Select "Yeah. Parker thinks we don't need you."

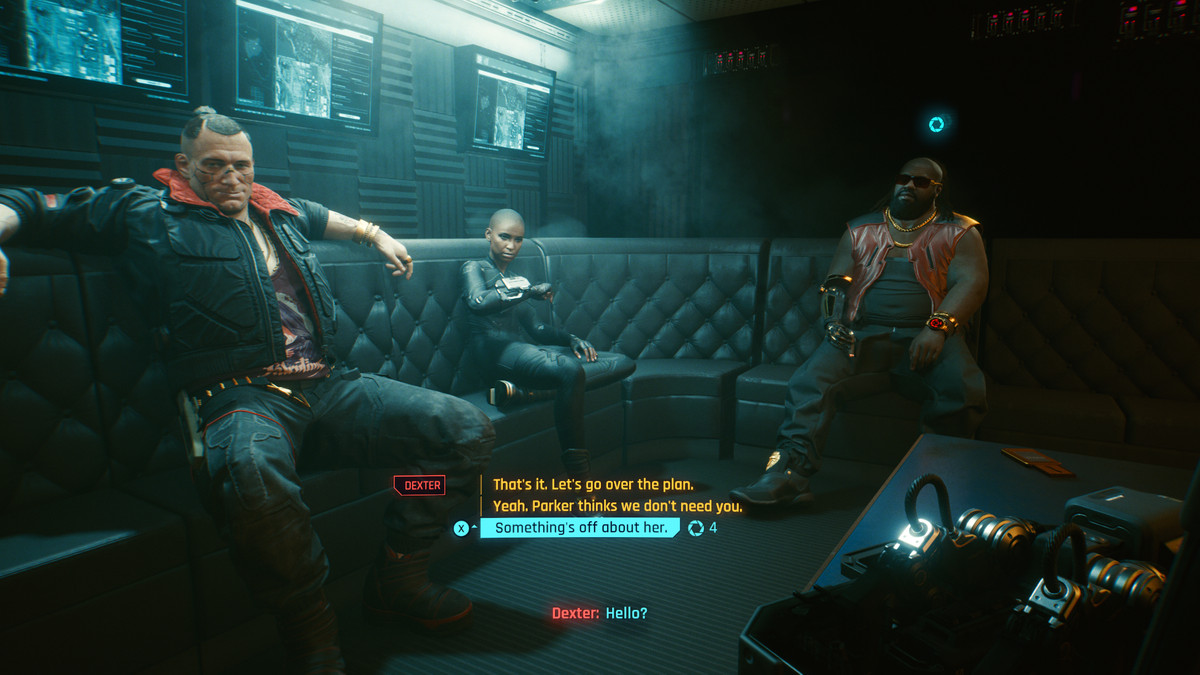pyautogui.click(x=617, y=506)
